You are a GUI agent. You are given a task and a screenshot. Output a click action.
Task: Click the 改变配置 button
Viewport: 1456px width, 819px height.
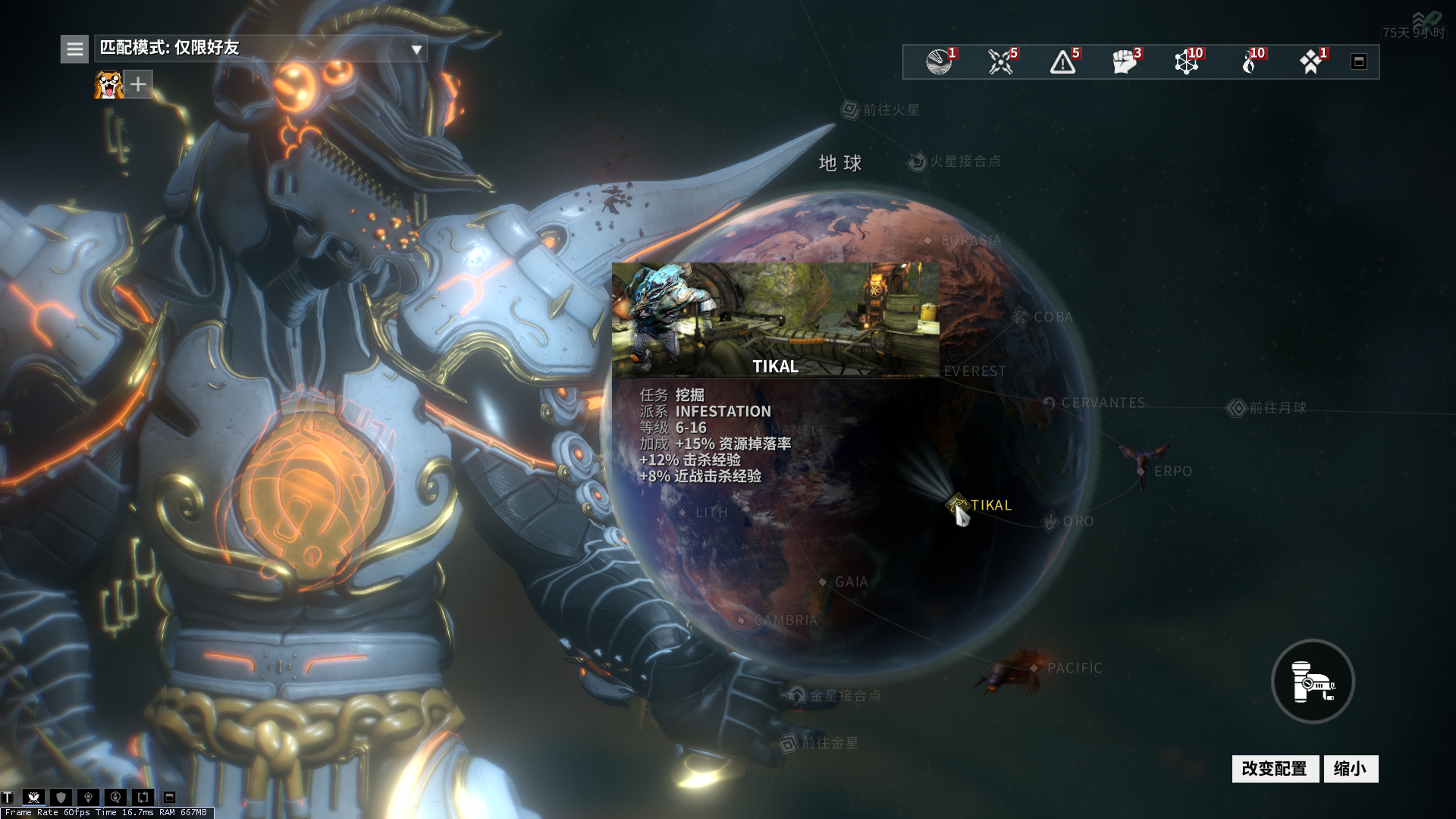coord(1276,768)
